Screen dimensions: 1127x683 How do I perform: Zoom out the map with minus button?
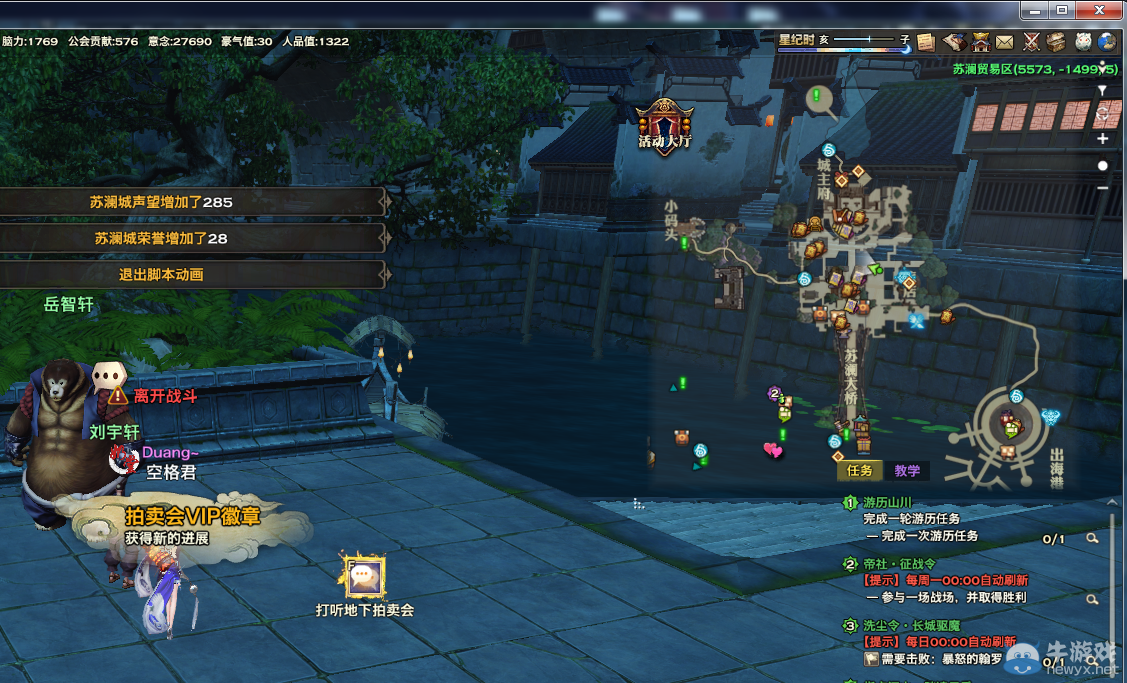click(x=1103, y=188)
